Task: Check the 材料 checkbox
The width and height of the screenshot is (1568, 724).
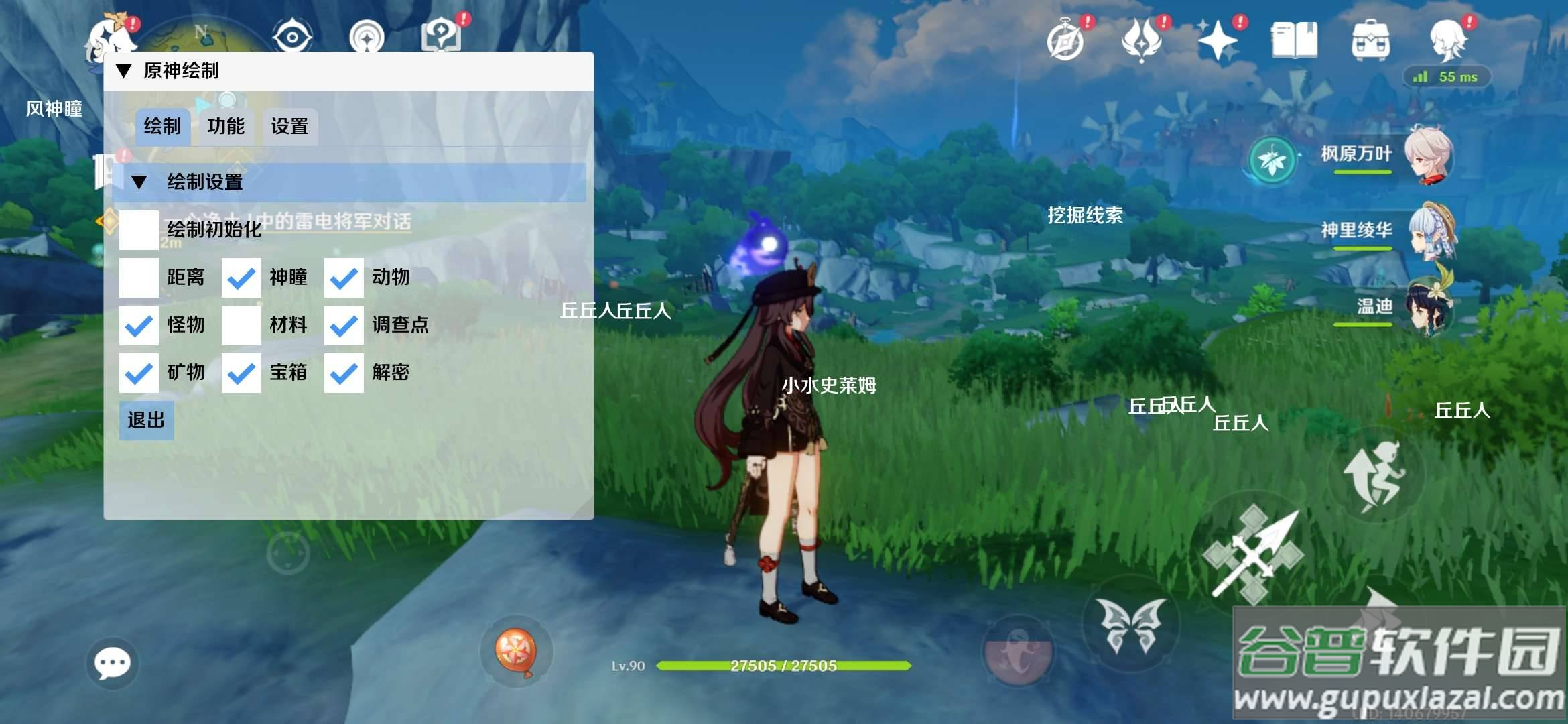Action: 241,325
